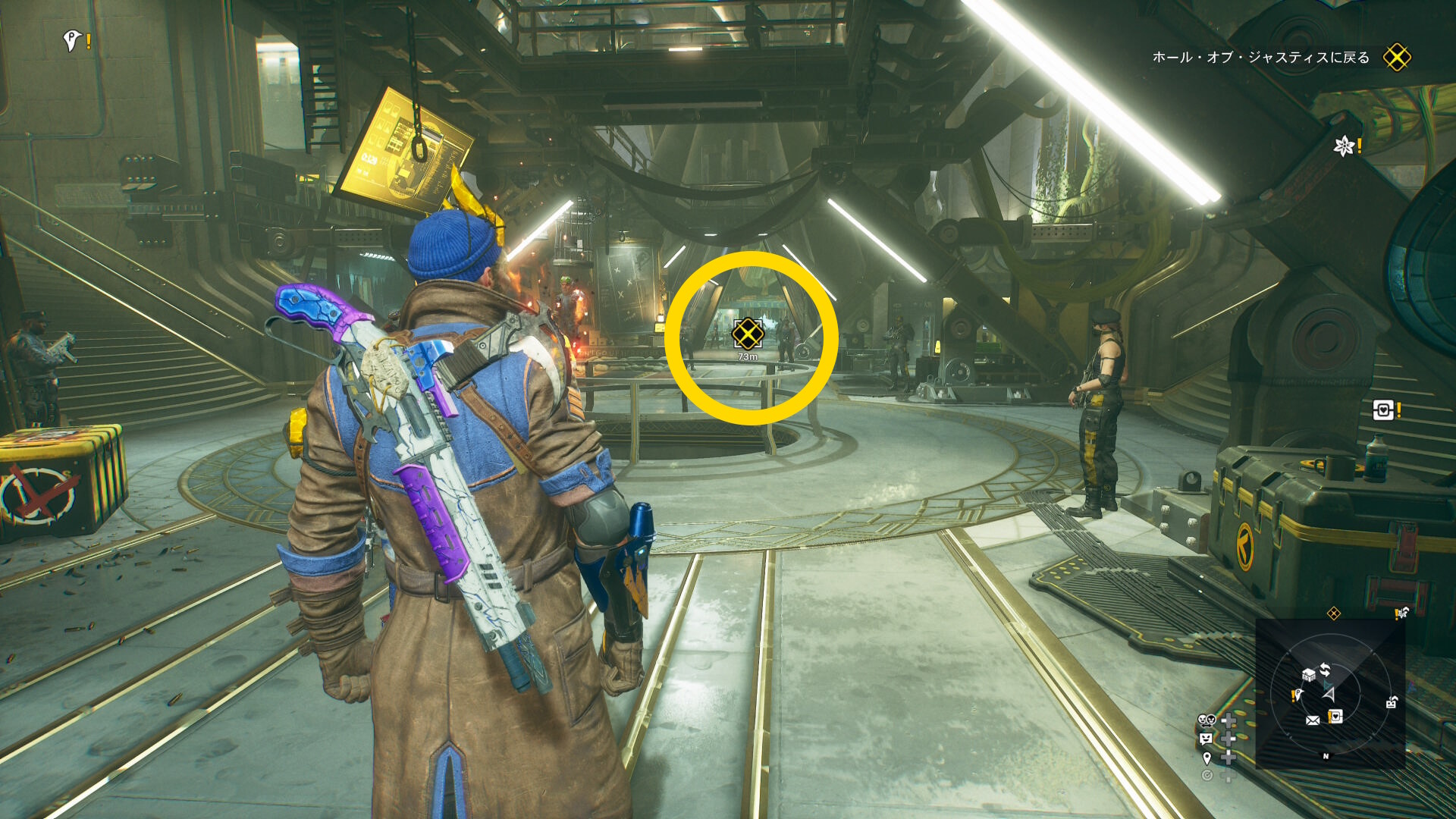Open the squad swap skulls shortcut

(1207, 720)
